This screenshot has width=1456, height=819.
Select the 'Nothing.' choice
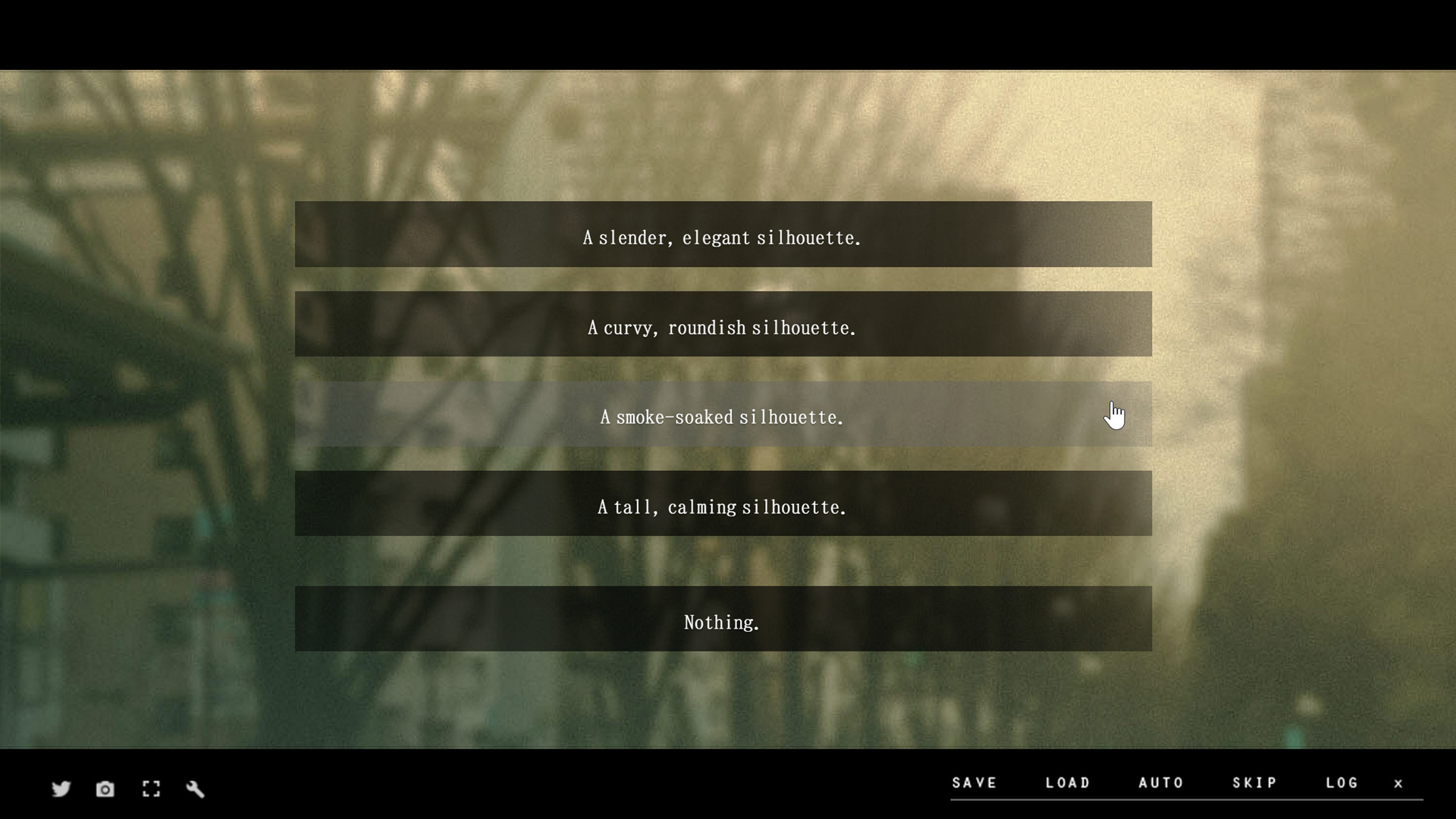pyautogui.click(x=722, y=621)
